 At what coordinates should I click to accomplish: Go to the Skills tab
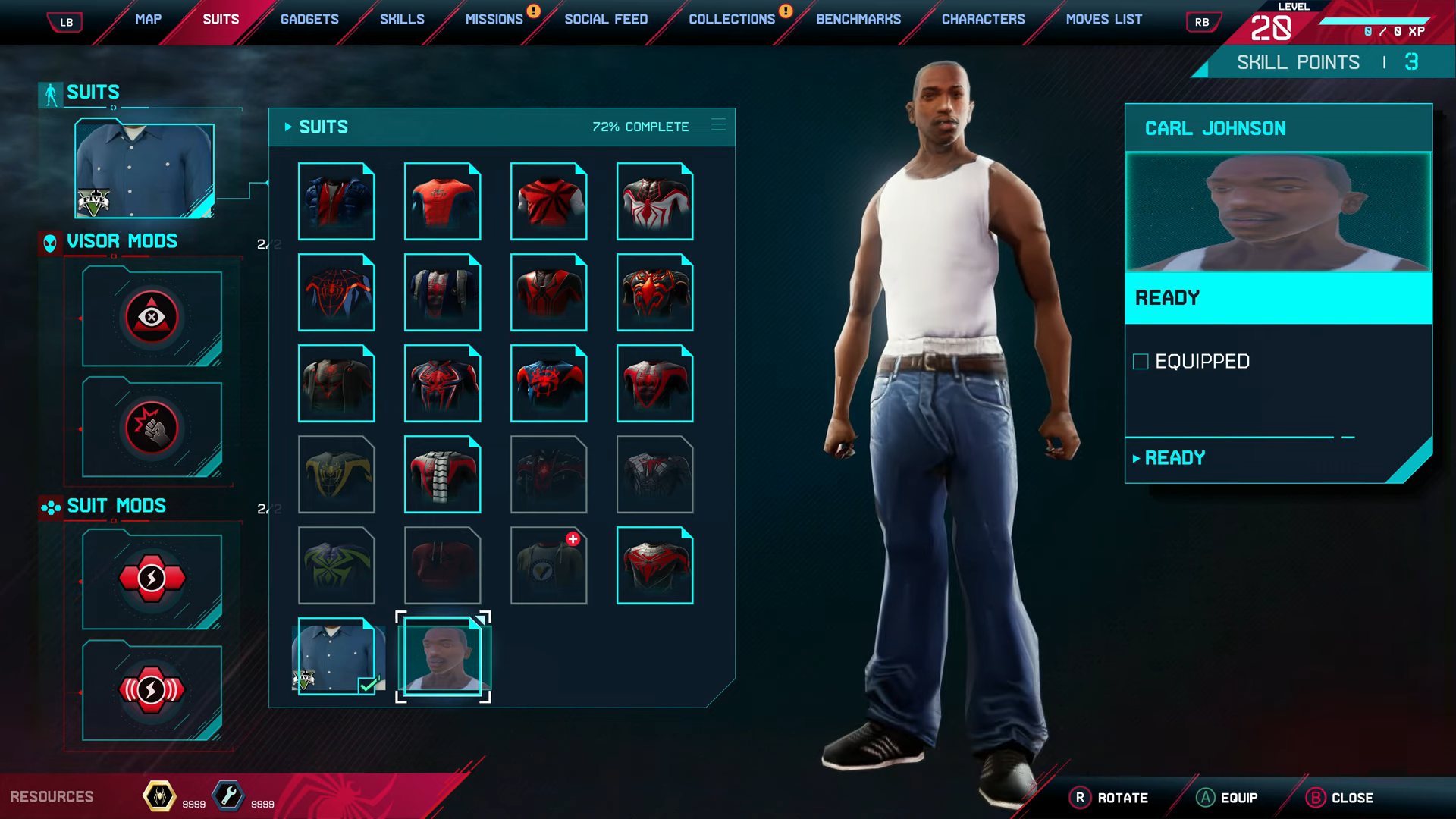[402, 19]
